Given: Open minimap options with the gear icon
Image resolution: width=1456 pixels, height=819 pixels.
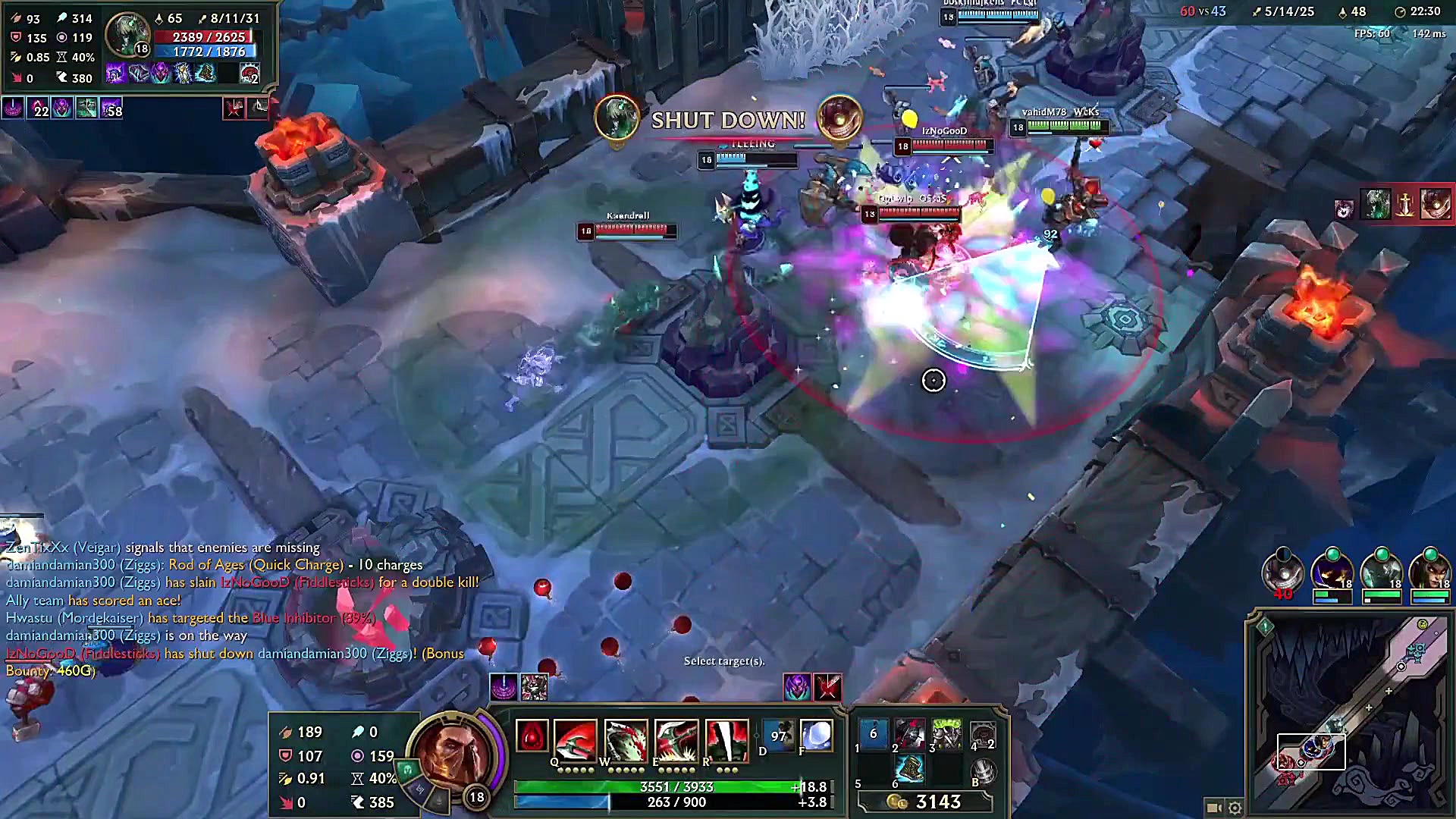Looking at the screenshot, I should 1235,808.
